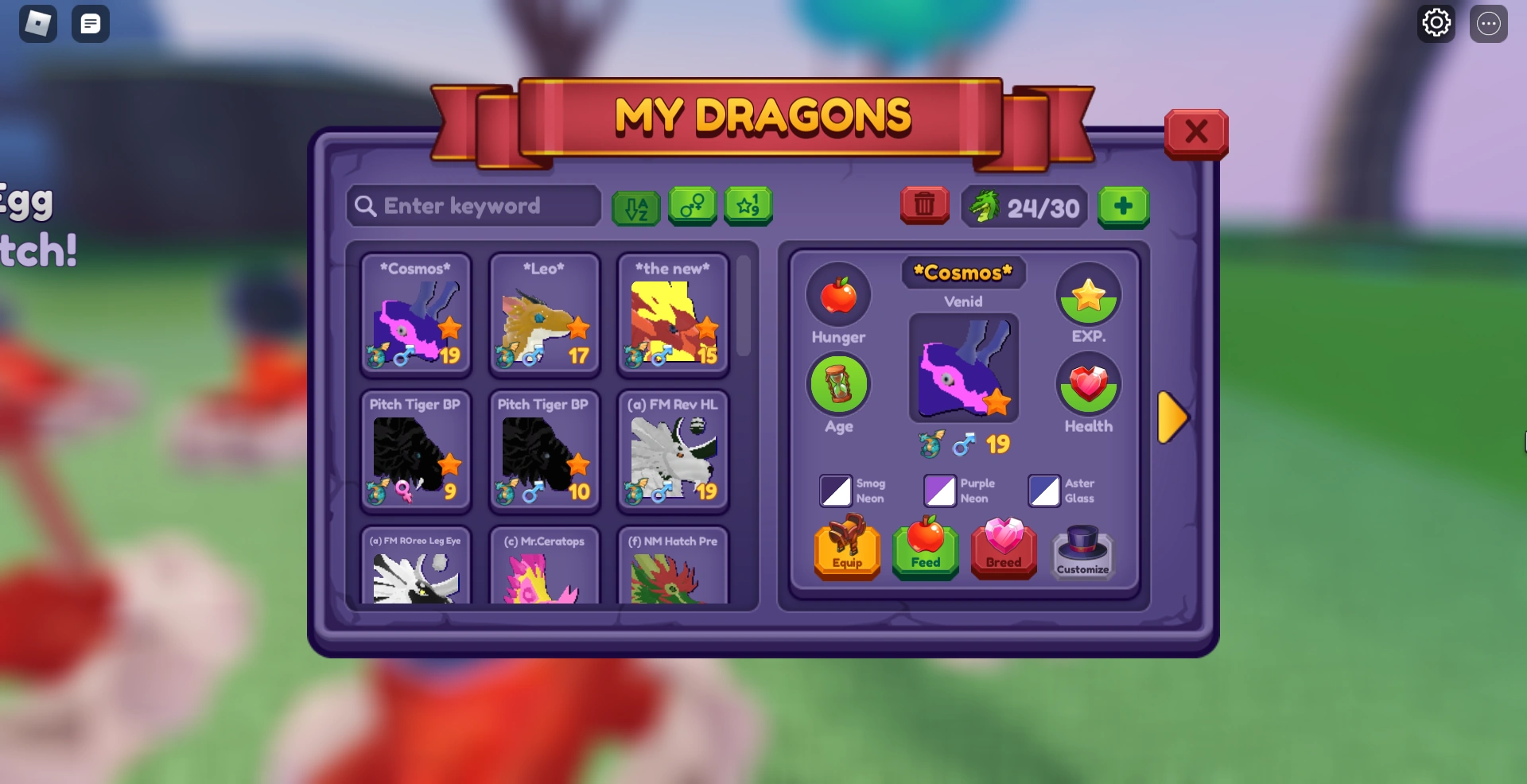Enable the Purple Neon skin
Screen dimensions: 1527x784
click(x=939, y=491)
